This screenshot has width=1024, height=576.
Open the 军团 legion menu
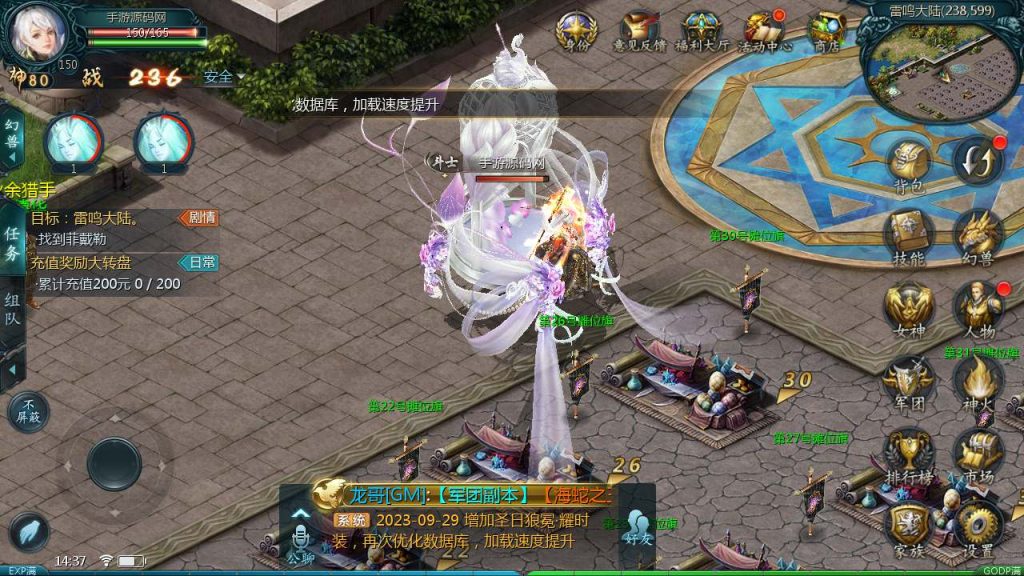point(909,383)
